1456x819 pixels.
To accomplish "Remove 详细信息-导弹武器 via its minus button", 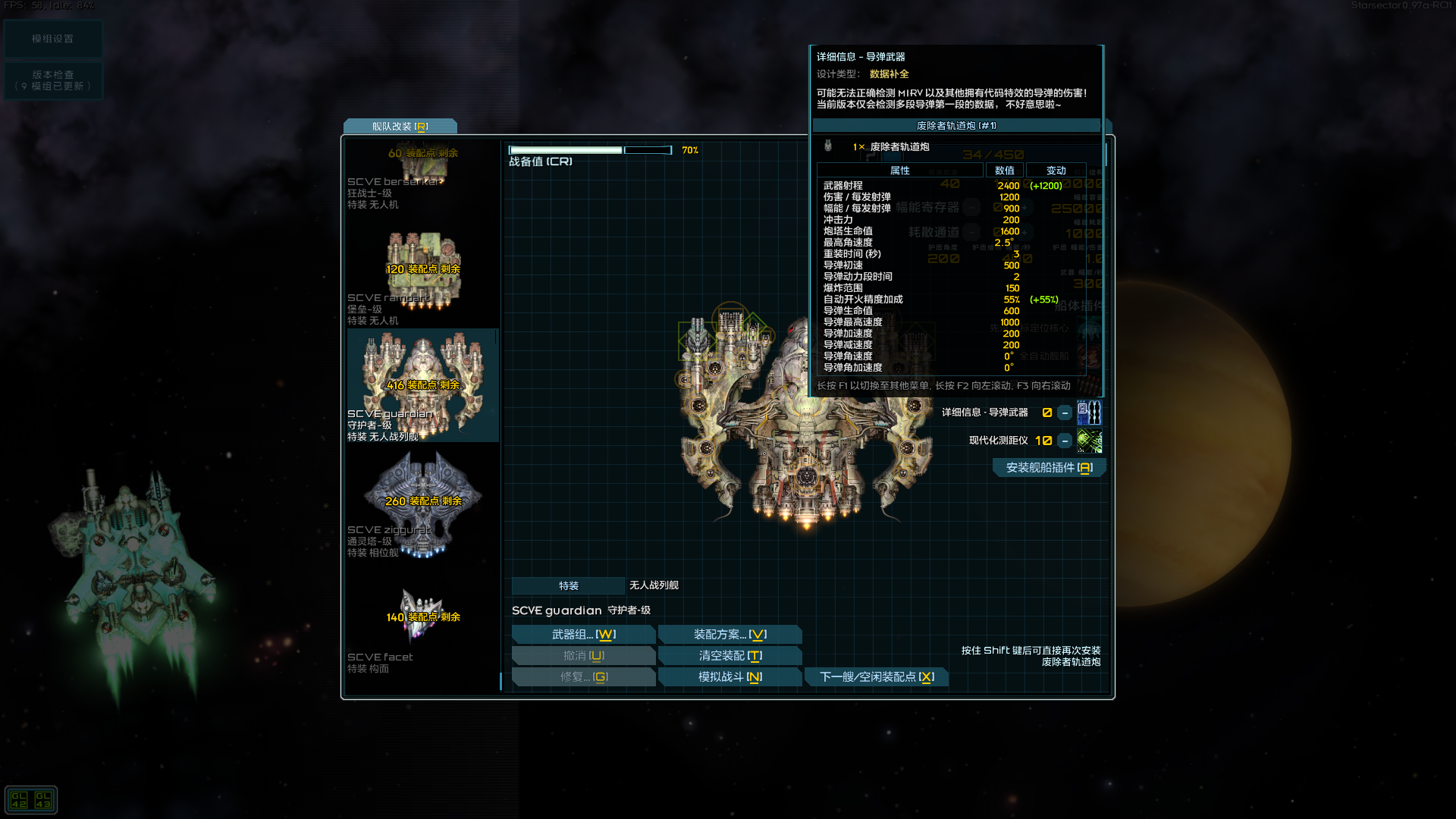I will tap(1066, 412).
